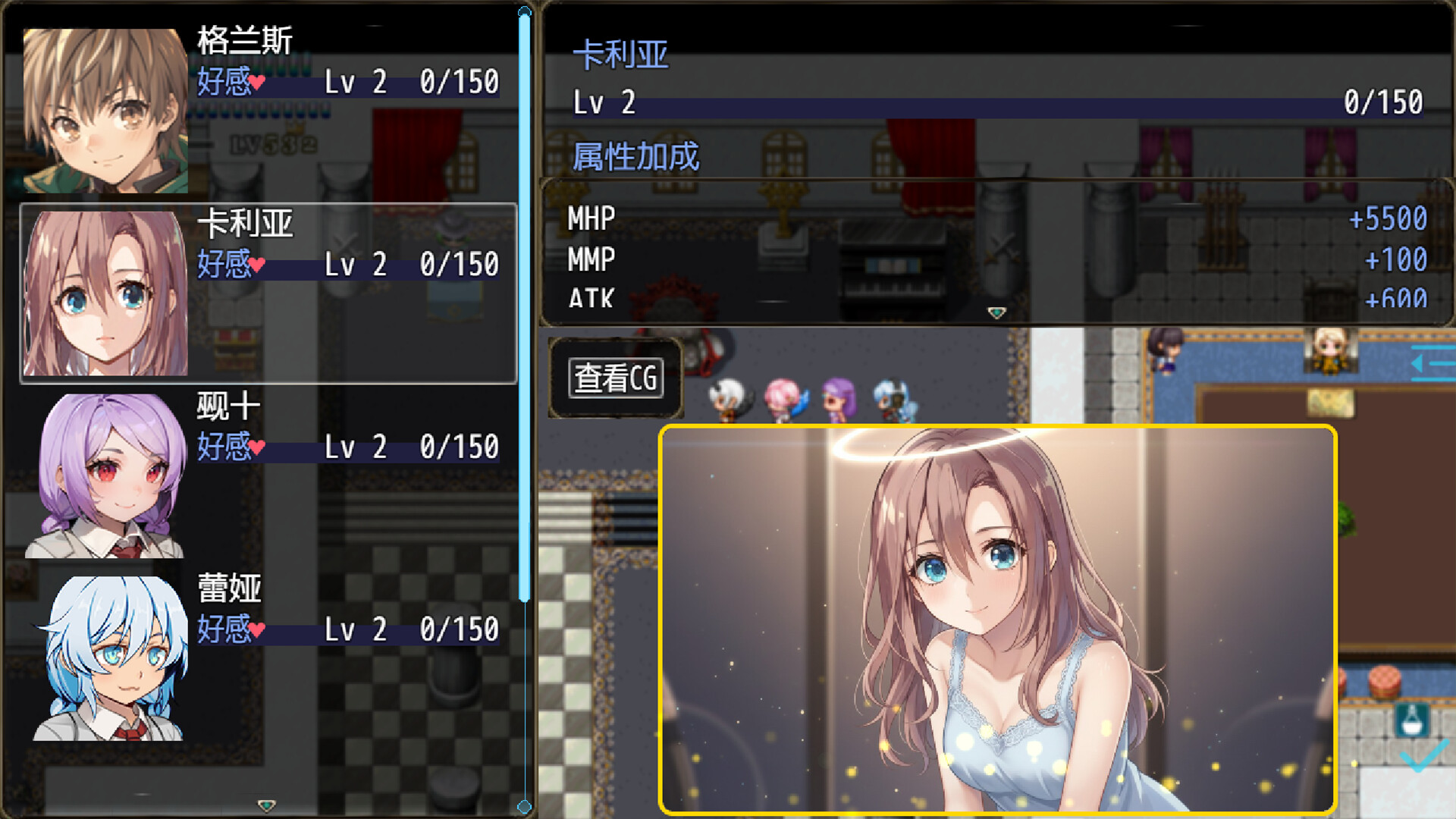
Task: Click the scroll-down arrow at the scrollbar's bottom
Action: (x=524, y=805)
